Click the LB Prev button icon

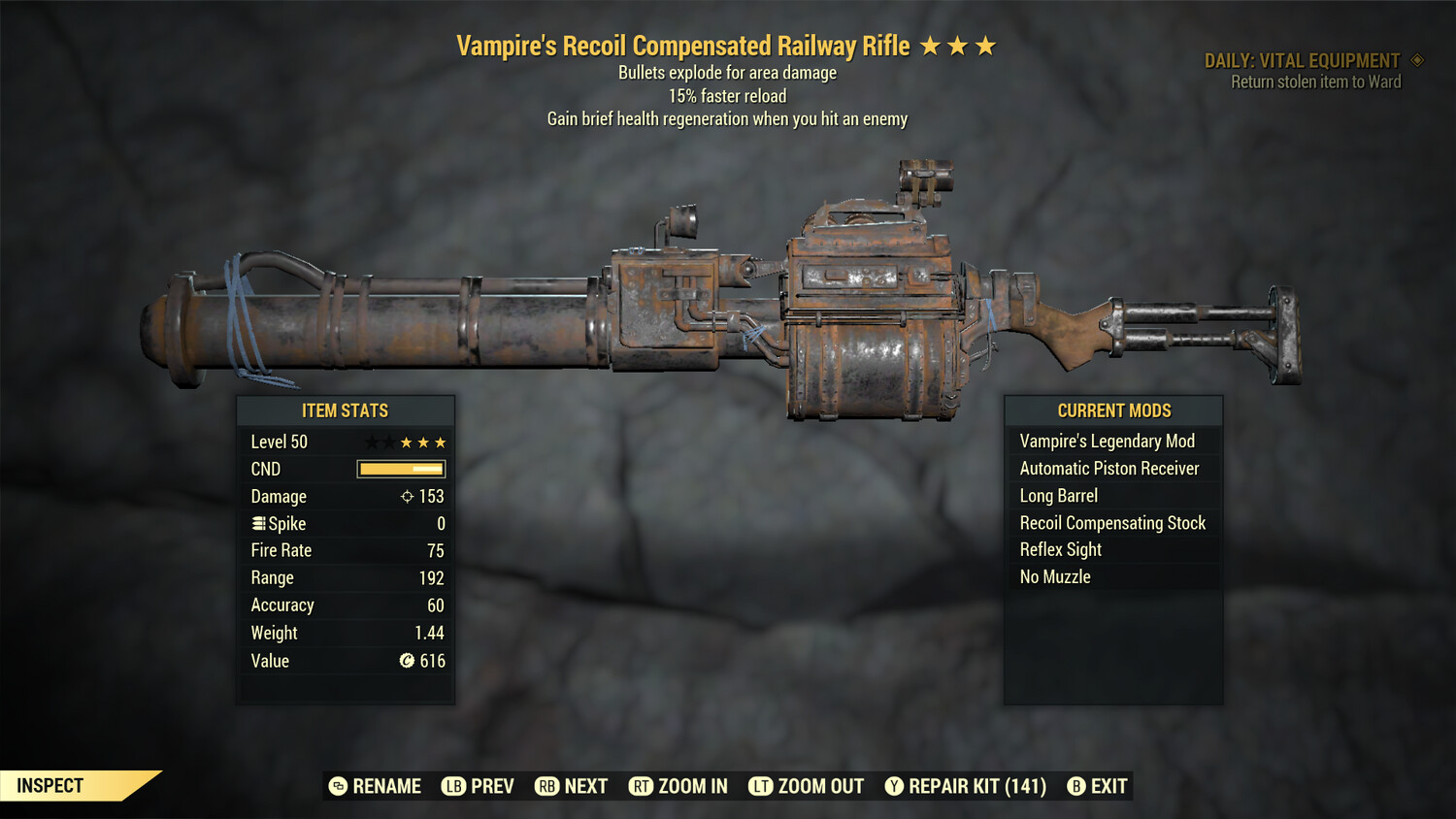452,786
